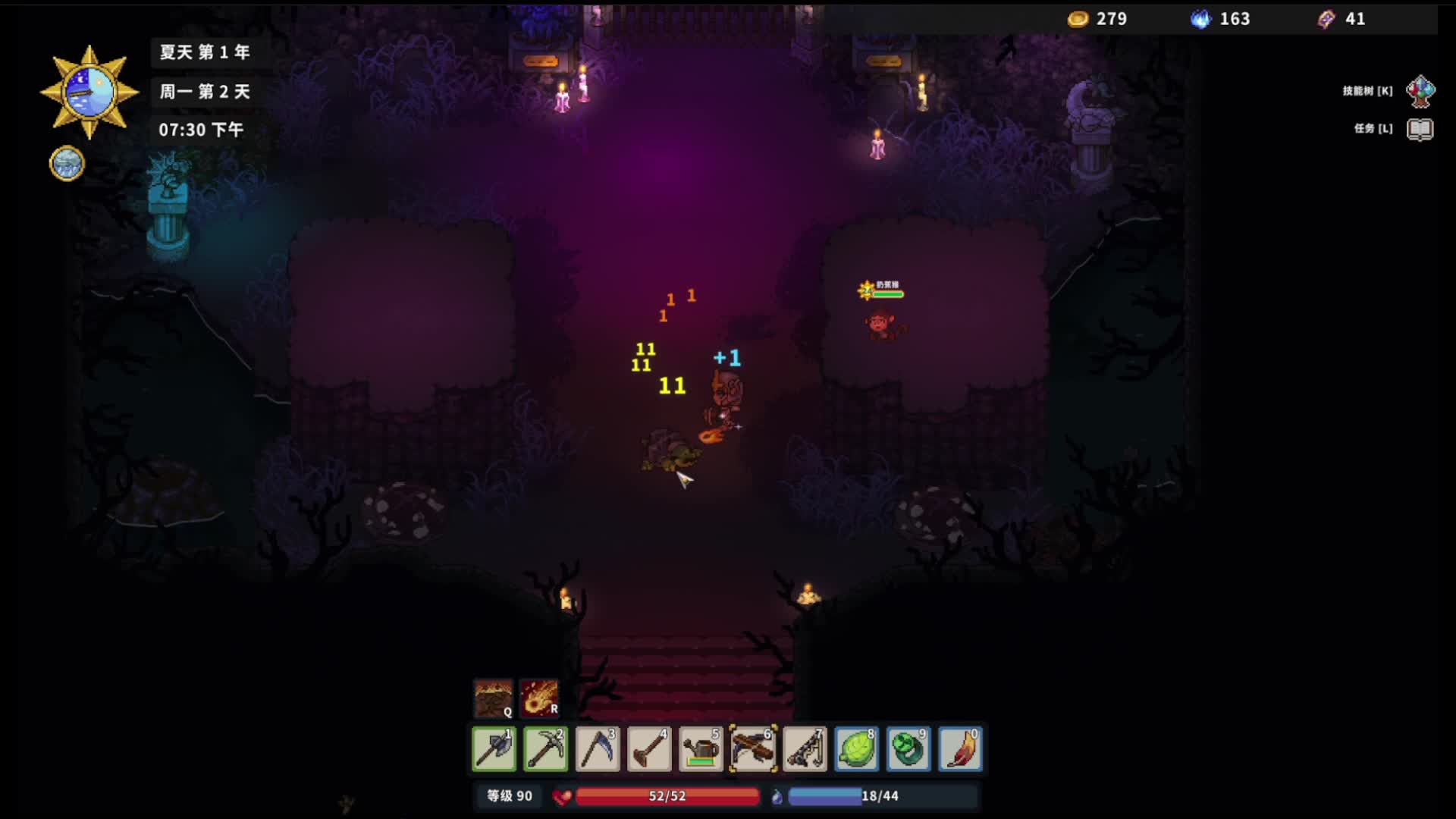Activate the earth ability icon marked Q
Screen dimensions: 1456x819
[493, 698]
